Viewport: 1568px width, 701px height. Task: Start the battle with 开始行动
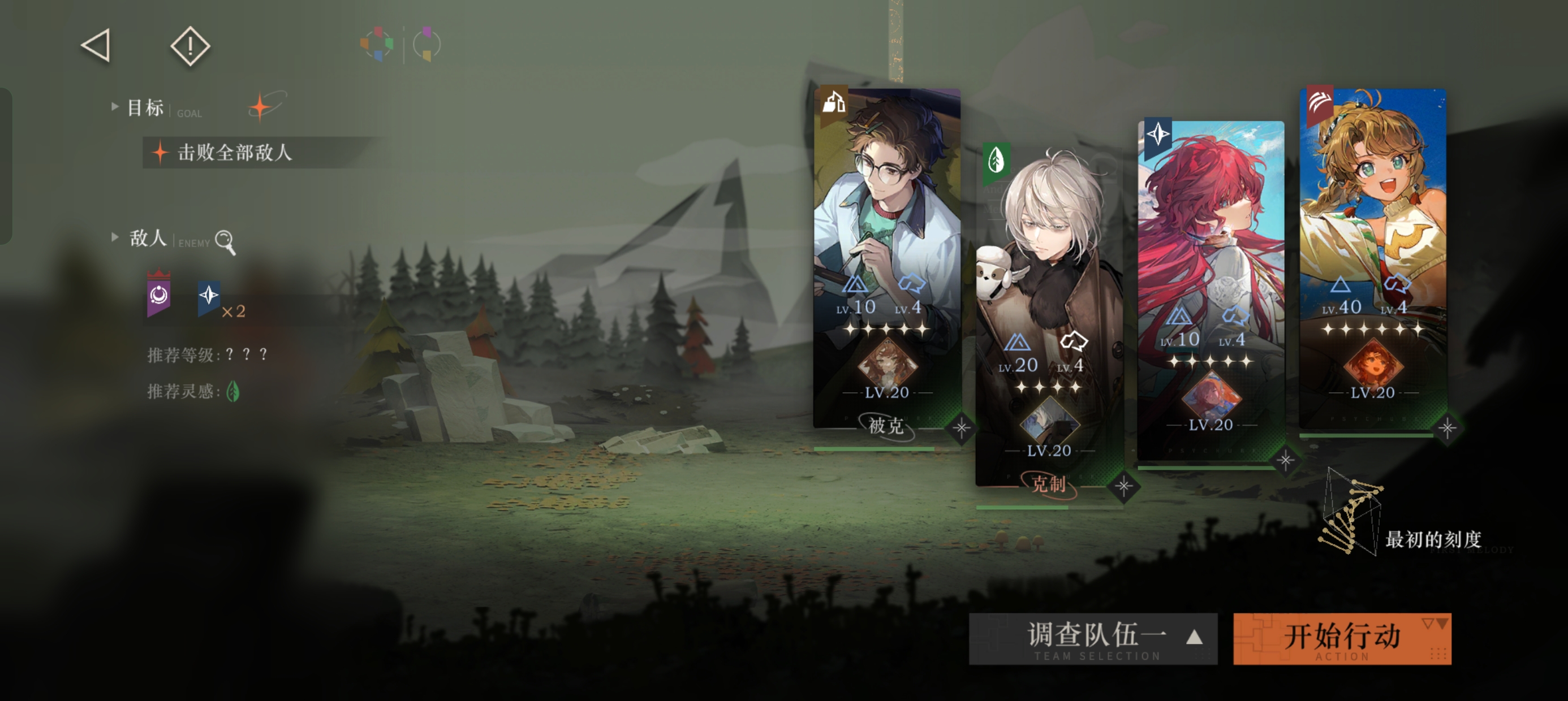[x=1342, y=638]
